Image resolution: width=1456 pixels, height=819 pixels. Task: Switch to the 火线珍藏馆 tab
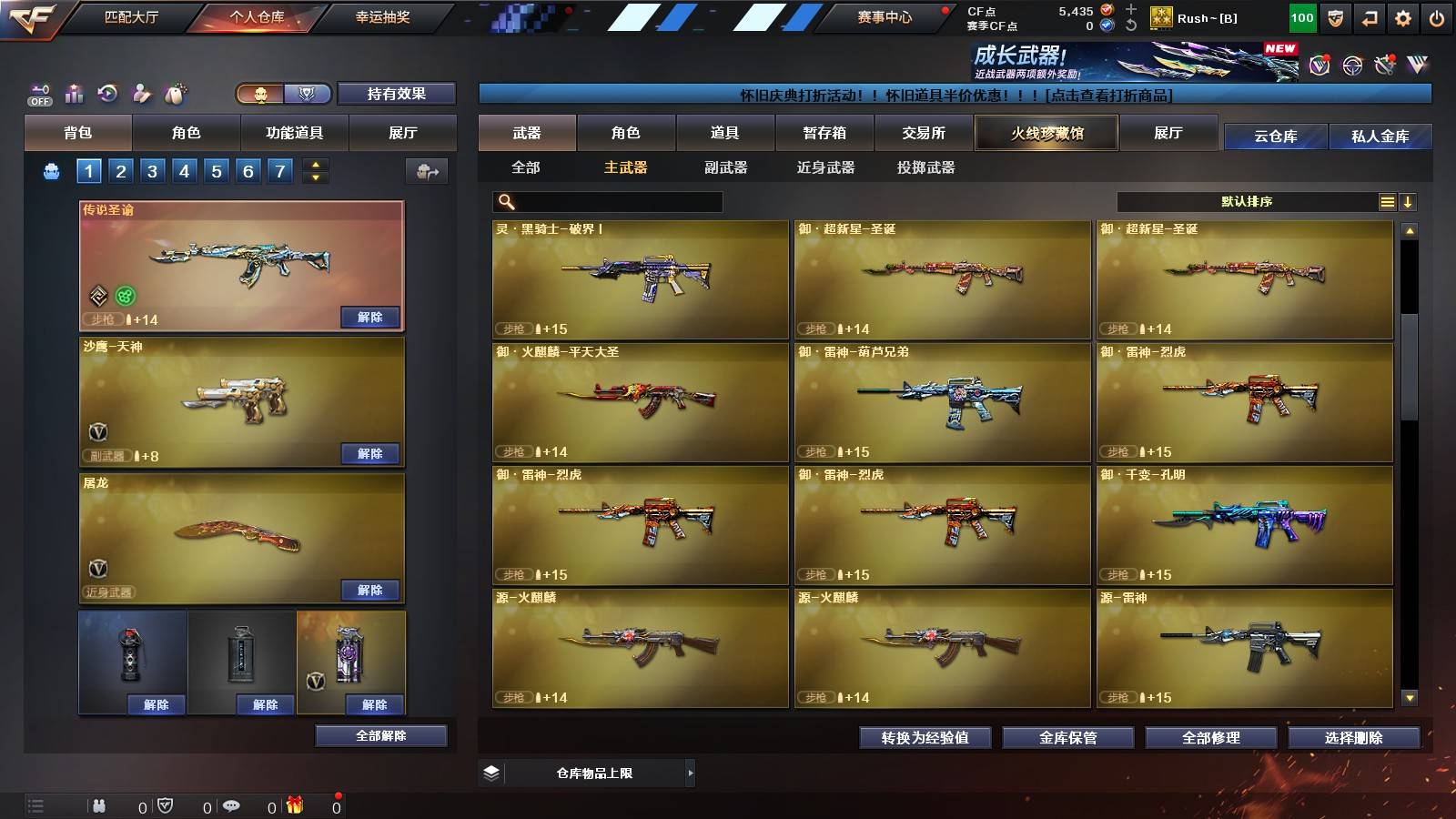[x=1046, y=133]
